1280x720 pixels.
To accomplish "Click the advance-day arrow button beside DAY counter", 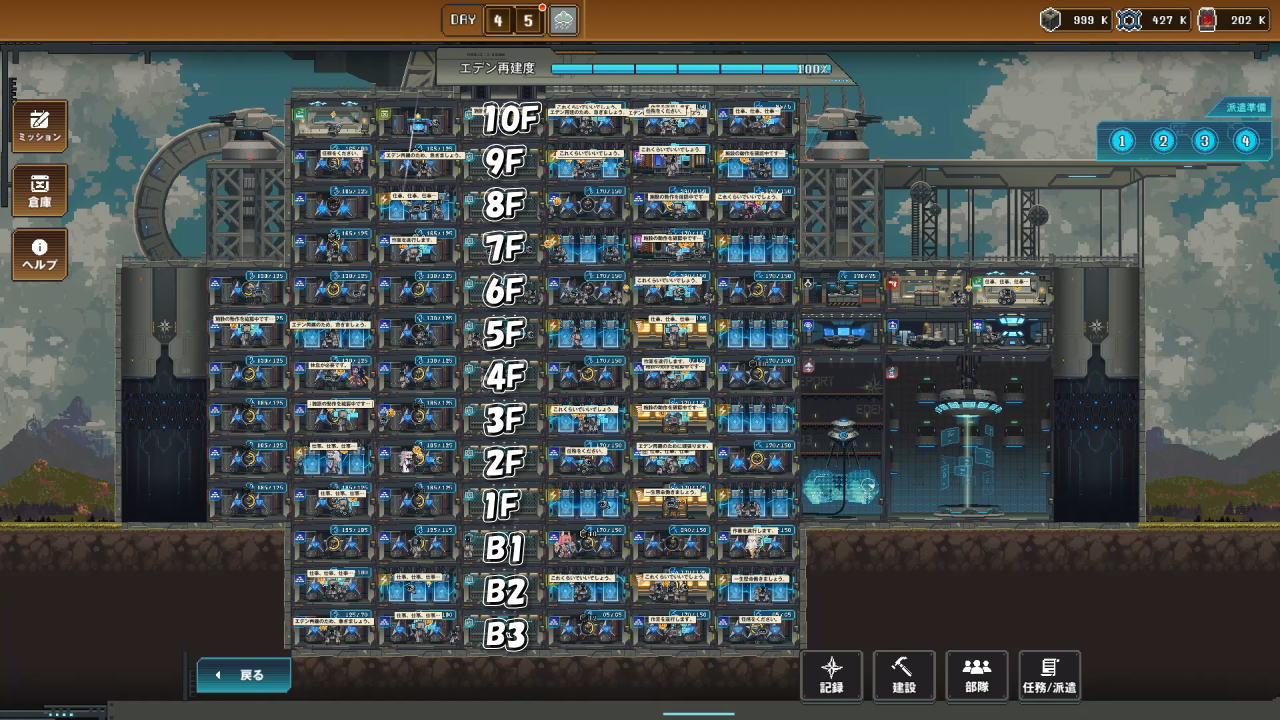I will click(x=564, y=20).
